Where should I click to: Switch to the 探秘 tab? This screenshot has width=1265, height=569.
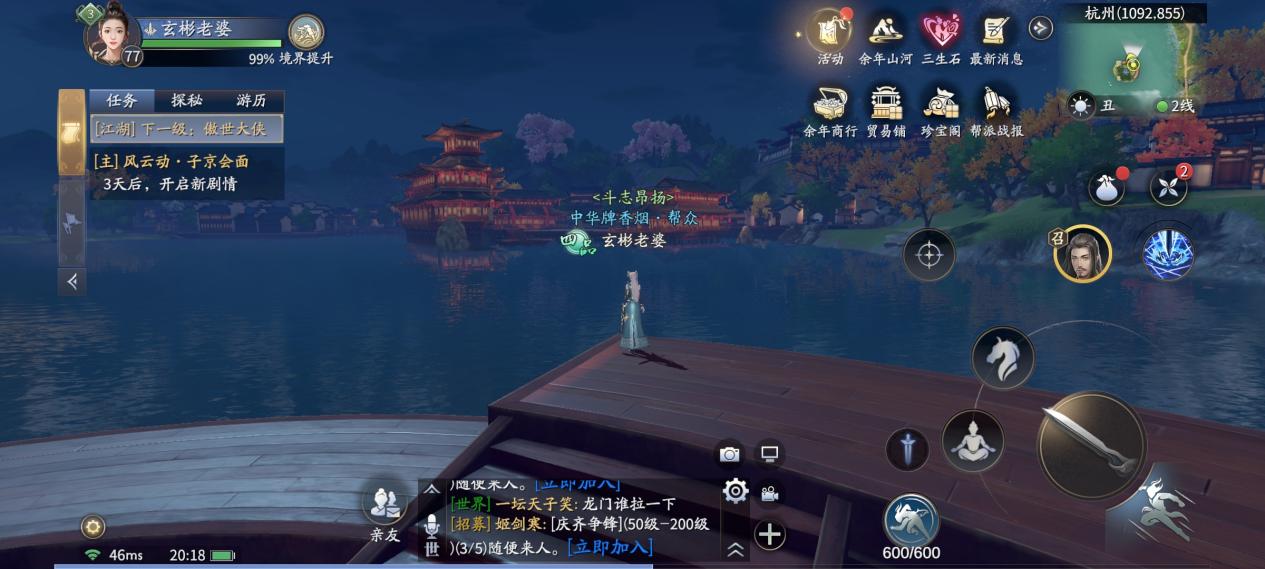(x=187, y=101)
